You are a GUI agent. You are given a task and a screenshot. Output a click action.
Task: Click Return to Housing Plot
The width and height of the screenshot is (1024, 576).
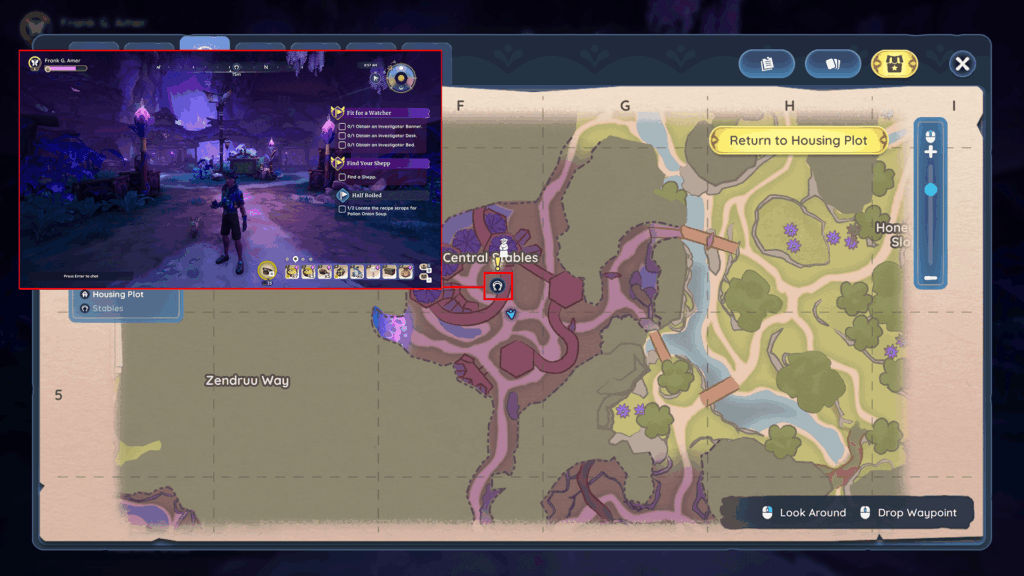[798, 141]
